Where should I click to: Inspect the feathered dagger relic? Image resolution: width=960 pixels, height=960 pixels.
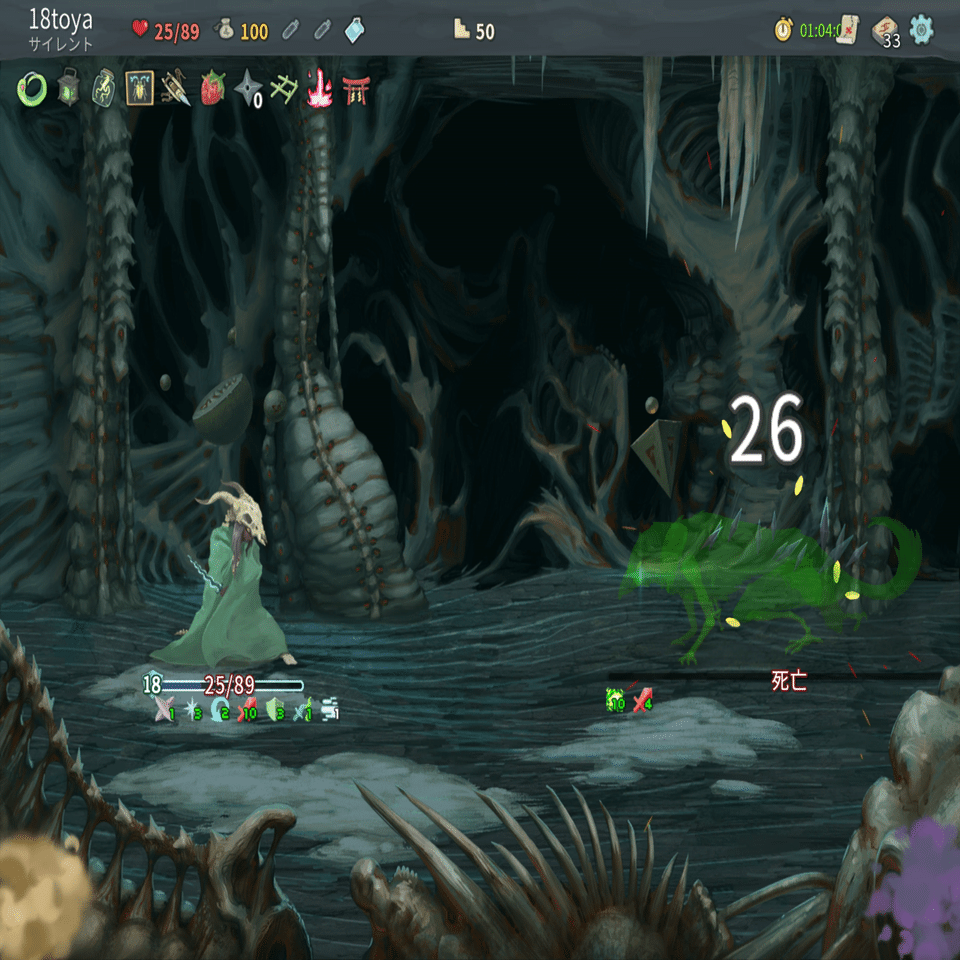point(176,89)
